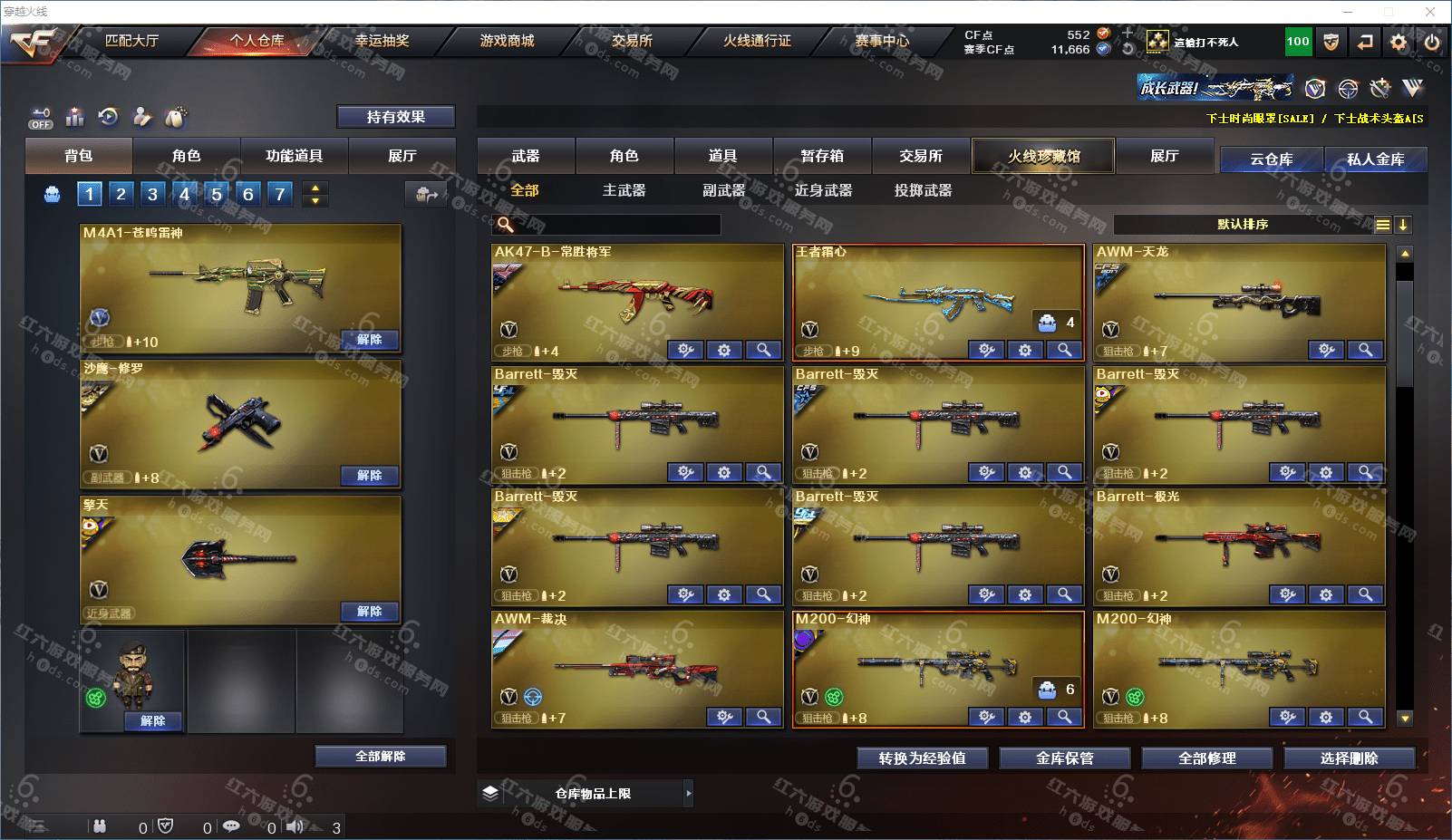The height and width of the screenshot is (840, 1452).
Task: Filter by 投掷武器 throwables
Action: point(923,190)
